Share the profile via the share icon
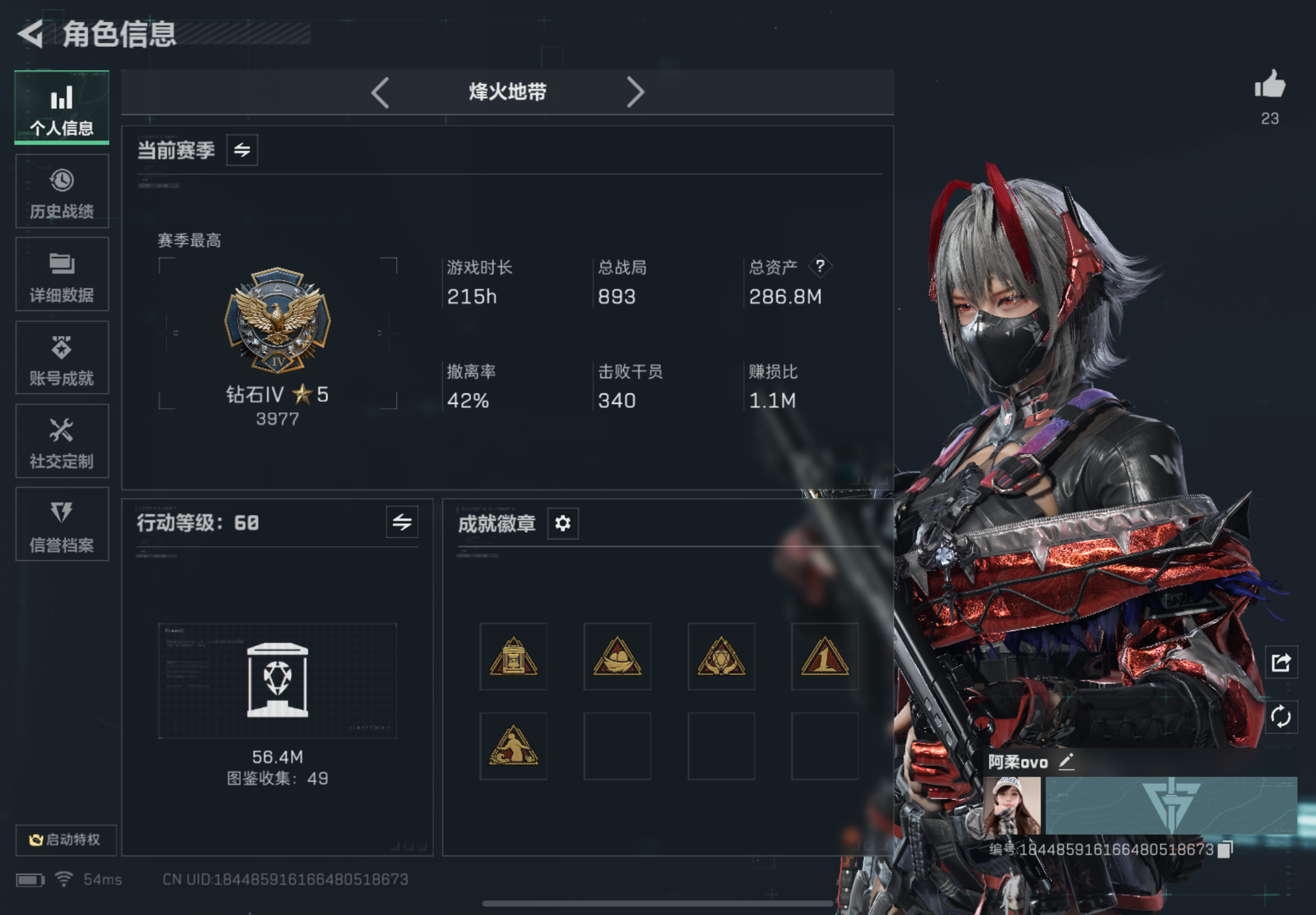The height and width of the screenshot is (915, 1316). pos(1281,662)
